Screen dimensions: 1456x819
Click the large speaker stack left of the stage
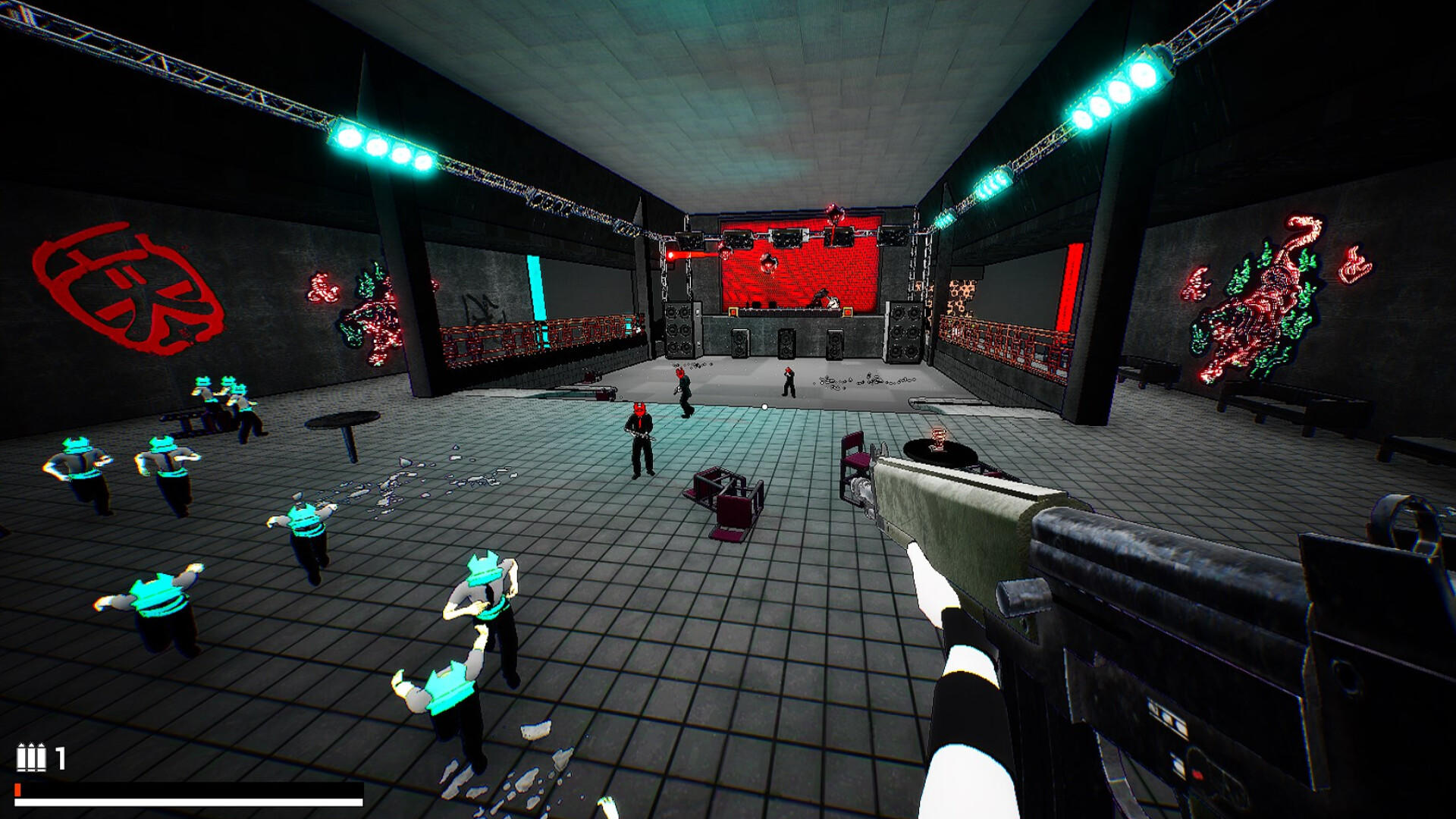(679, 330)
